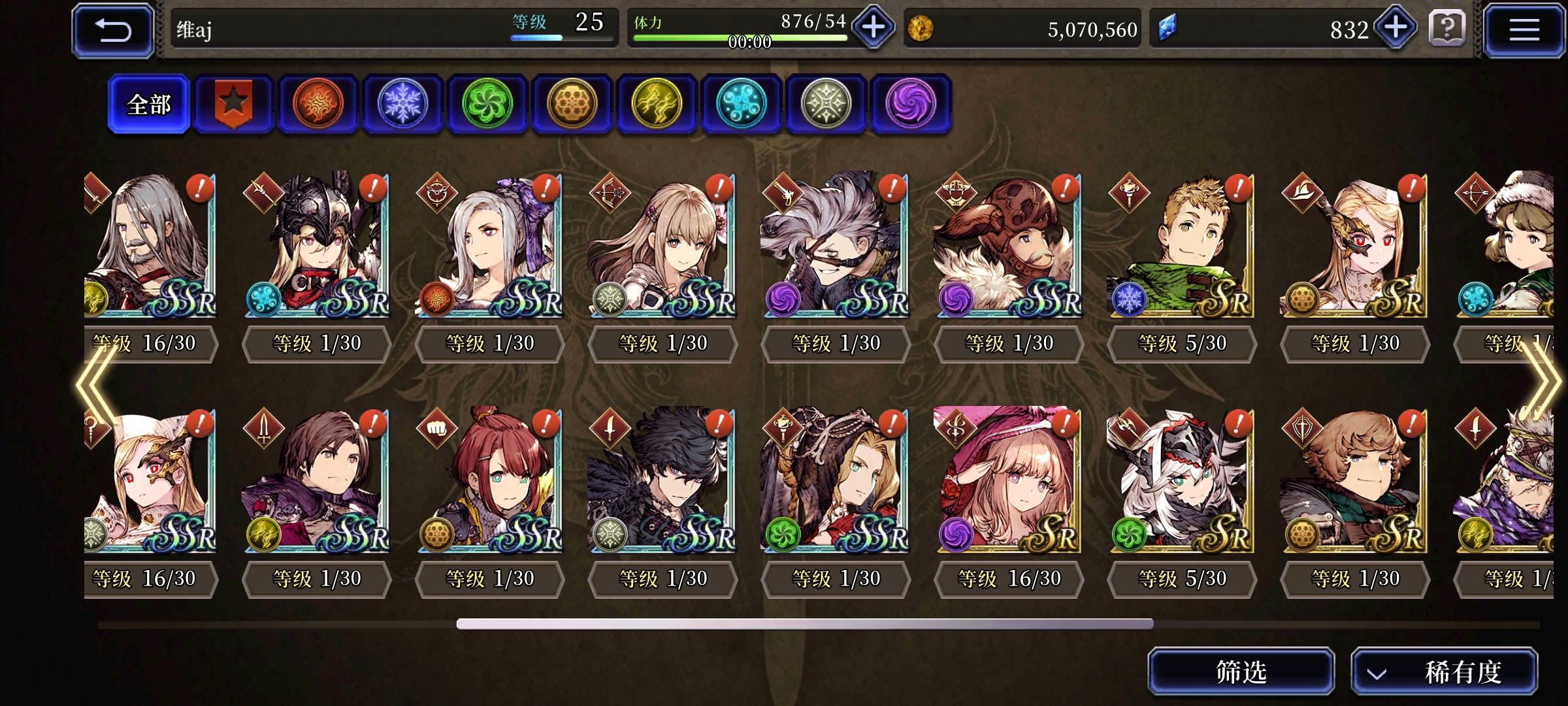
Task: Open the hamburger menu in top right
Action: click(1526, 29)
